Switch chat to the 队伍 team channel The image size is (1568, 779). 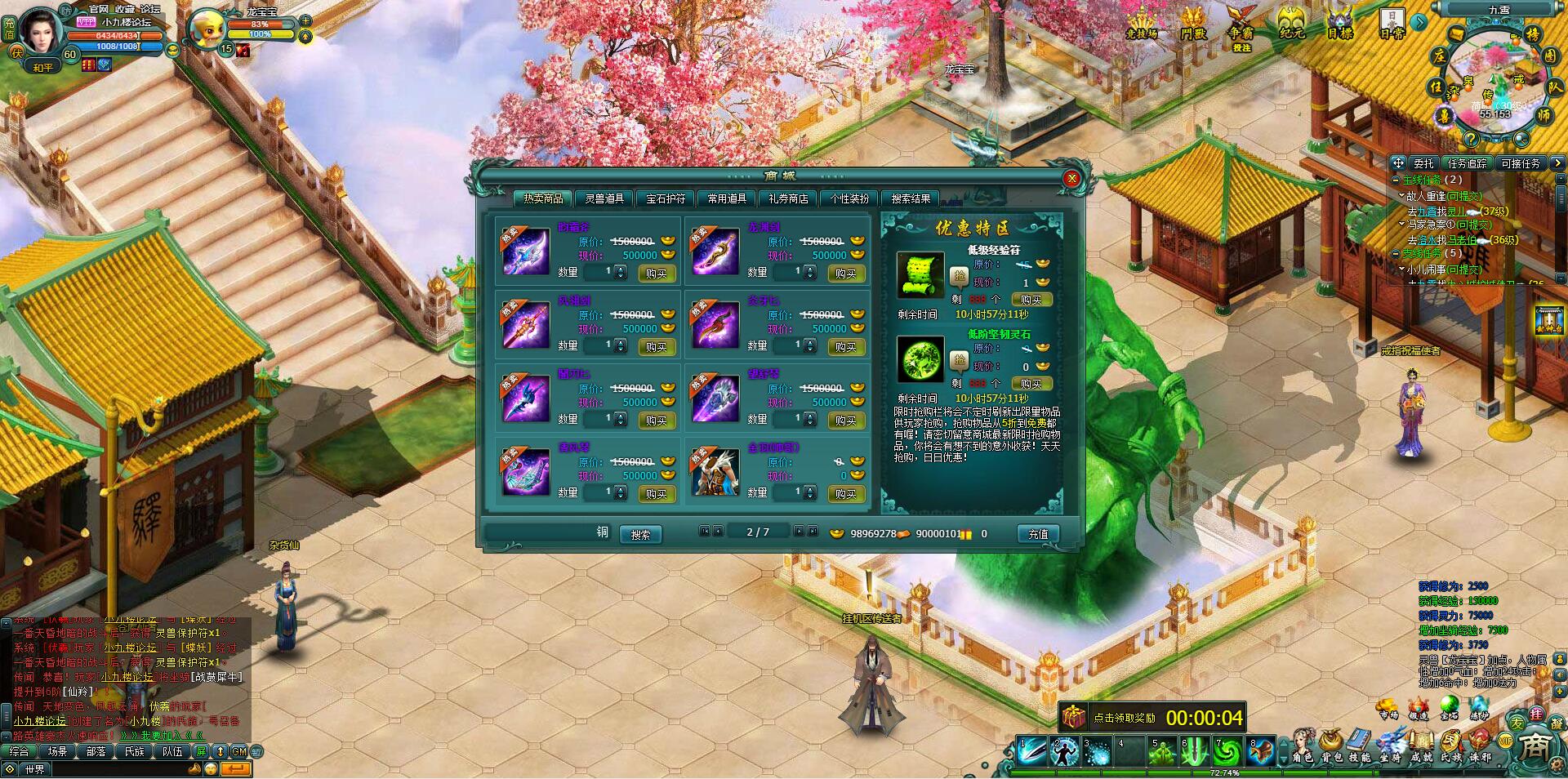point(172,751)
